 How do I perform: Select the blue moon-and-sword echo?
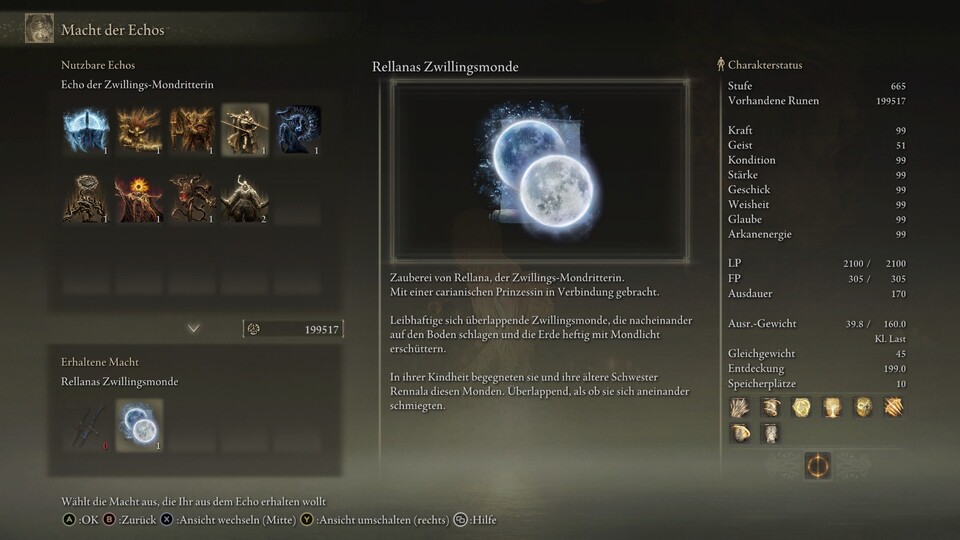click(x=87, y=128)
